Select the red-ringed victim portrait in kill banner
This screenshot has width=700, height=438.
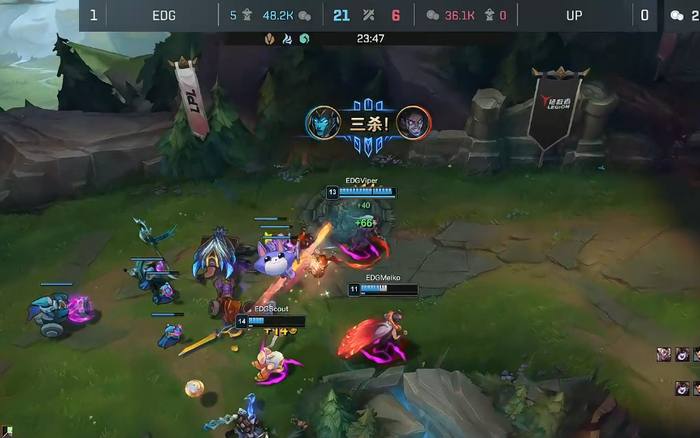pyautogui.click(x=413, y=122)
